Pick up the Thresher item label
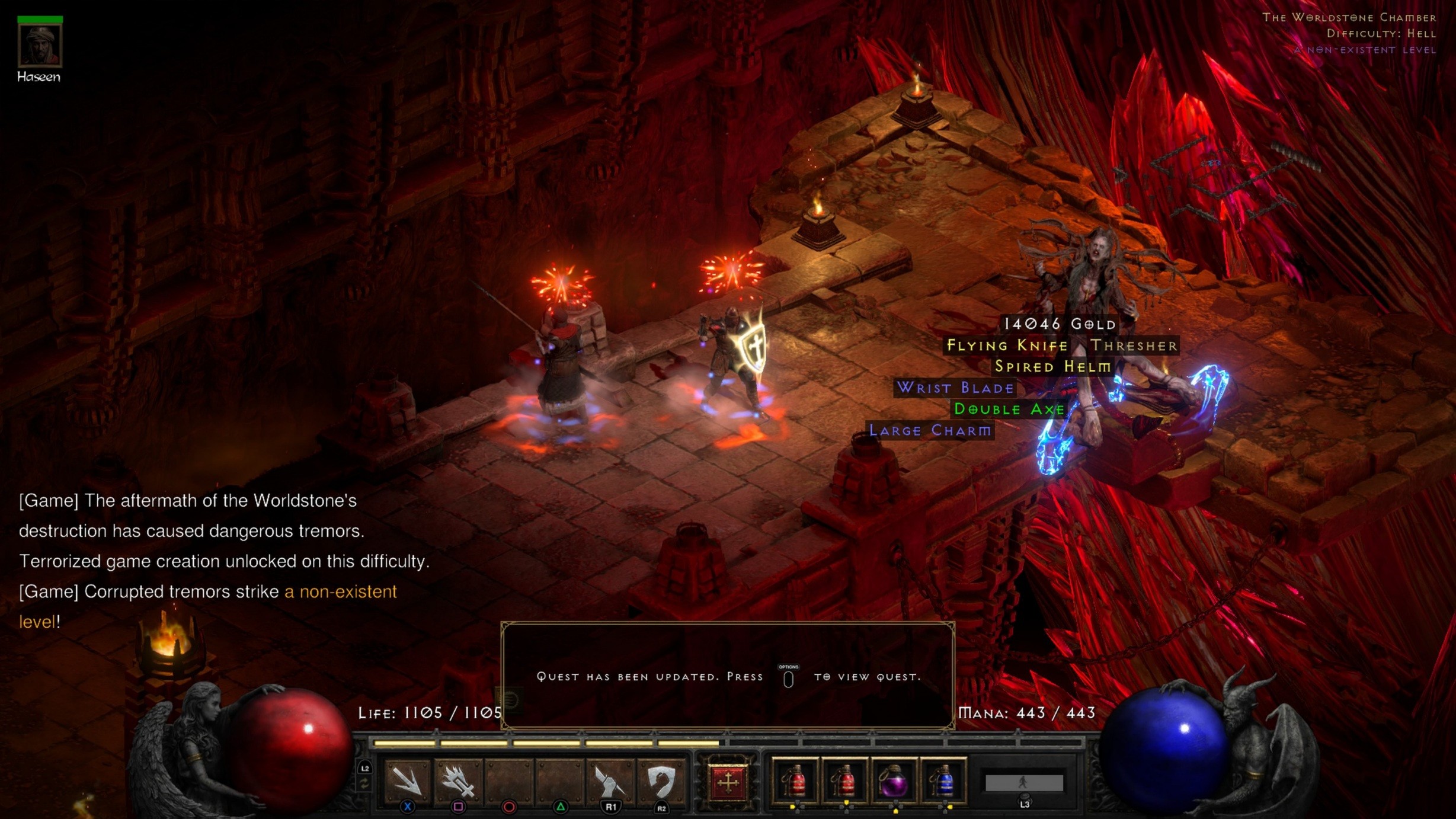The image size is (1456, 819). [x=1134, y=345]
